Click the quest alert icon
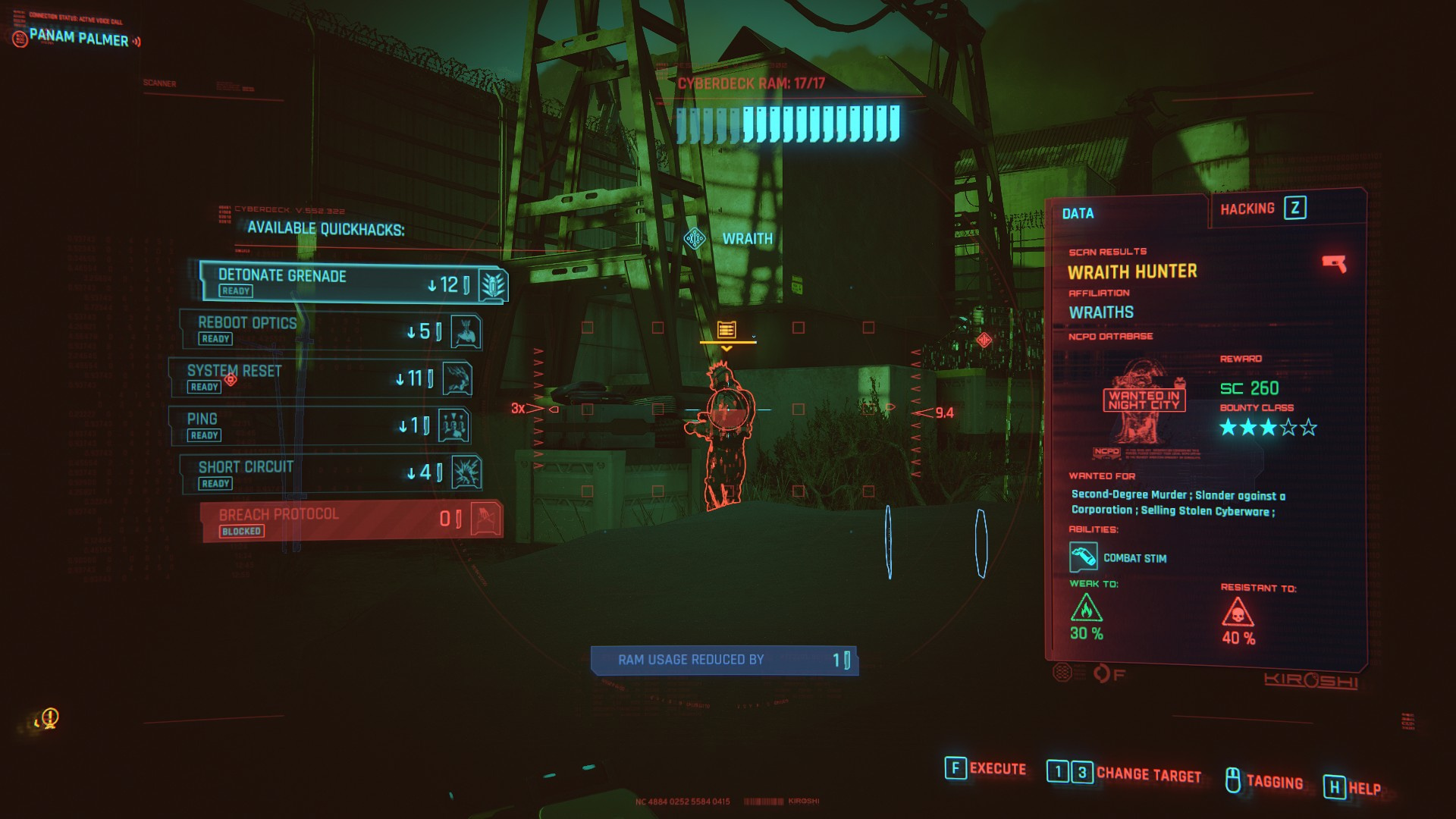 point(49,717)
